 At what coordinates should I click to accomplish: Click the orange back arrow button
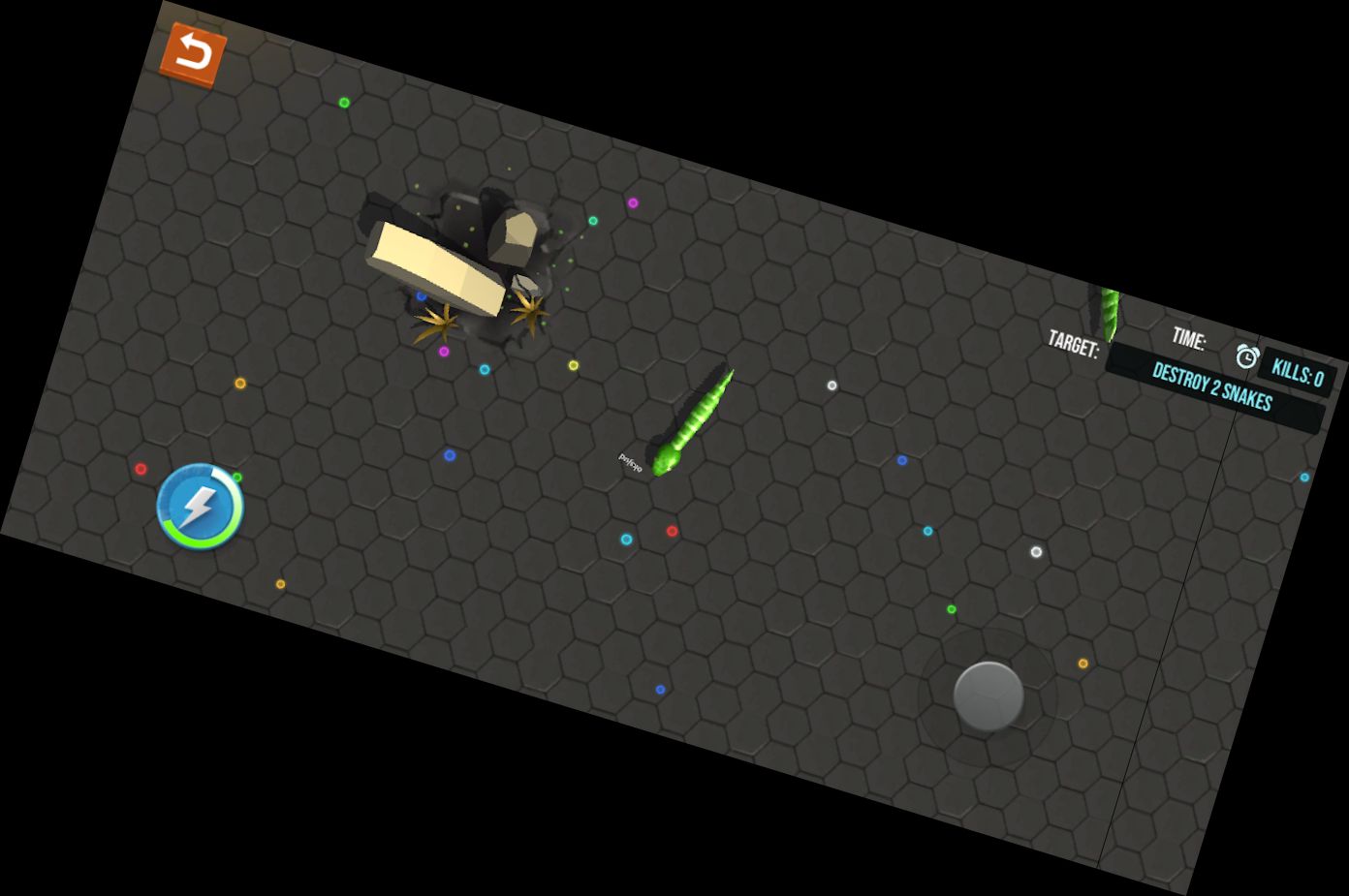click(x=192, y=51)
